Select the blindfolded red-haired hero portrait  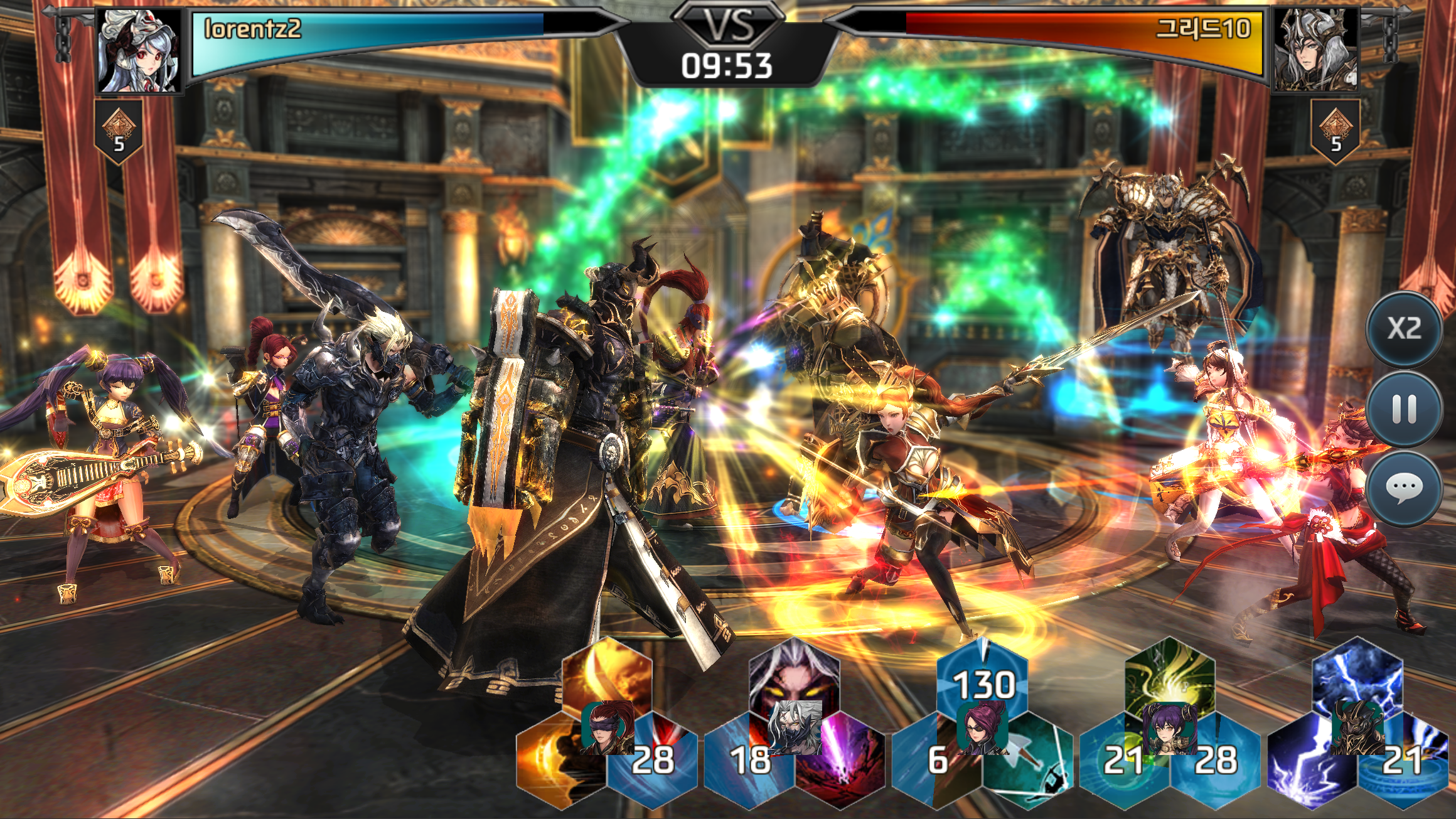click(x=608, y=728)
